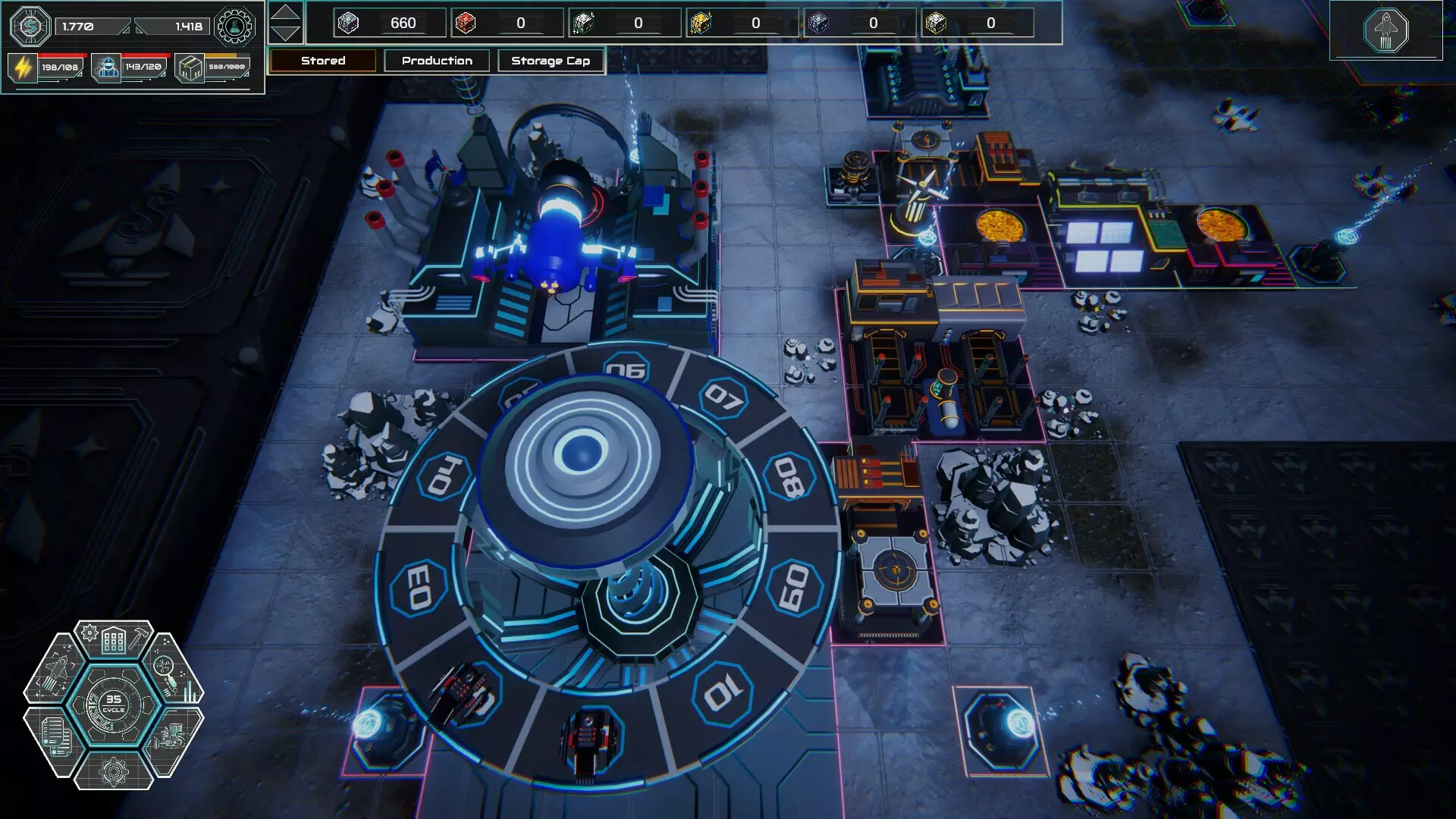Click the grey ore cube resource showing 660
Viewport: 1456px width, 819px height.
tap(348, 23)
